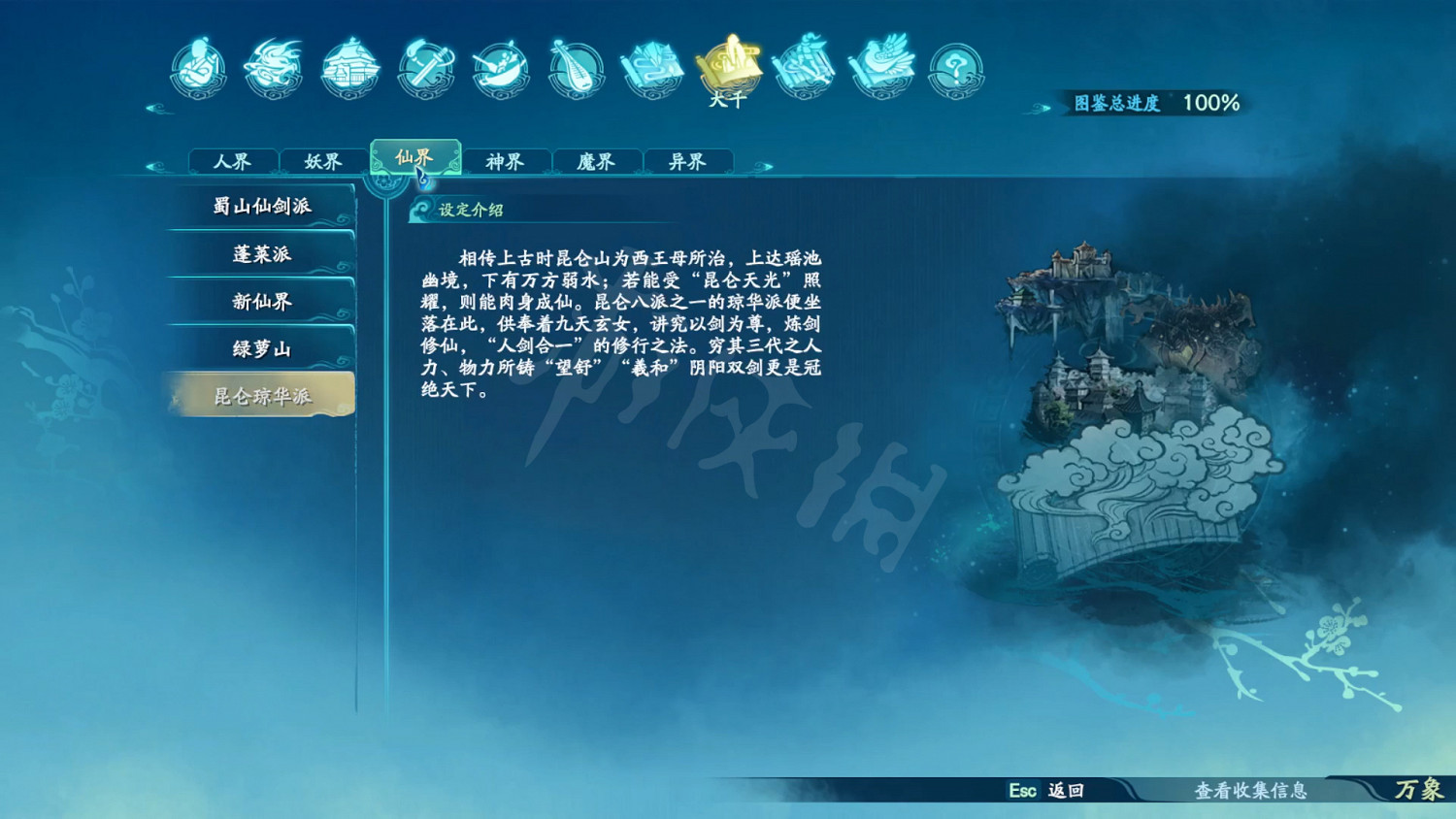
Task: Click the brush and sword weapon icon
Action: pos(424,68)
